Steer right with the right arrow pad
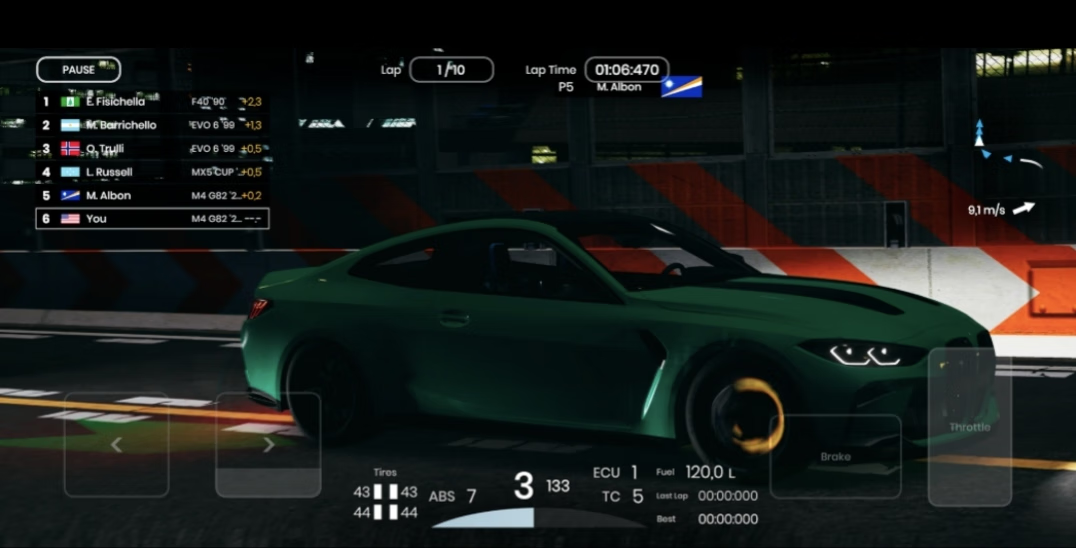The height and width of the screenshot is (548, 1076). pyautogui.click(x=268, y=445)
